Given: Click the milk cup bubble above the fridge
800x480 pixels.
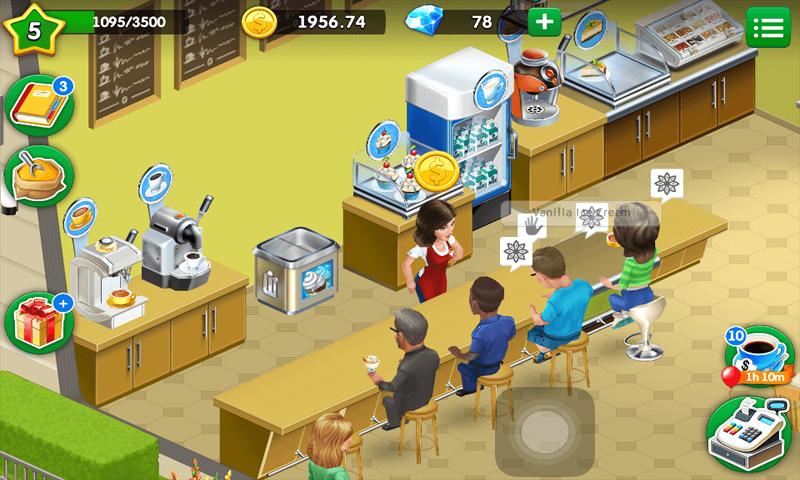Looking at the screenshot, I should [x=491, y=89].
